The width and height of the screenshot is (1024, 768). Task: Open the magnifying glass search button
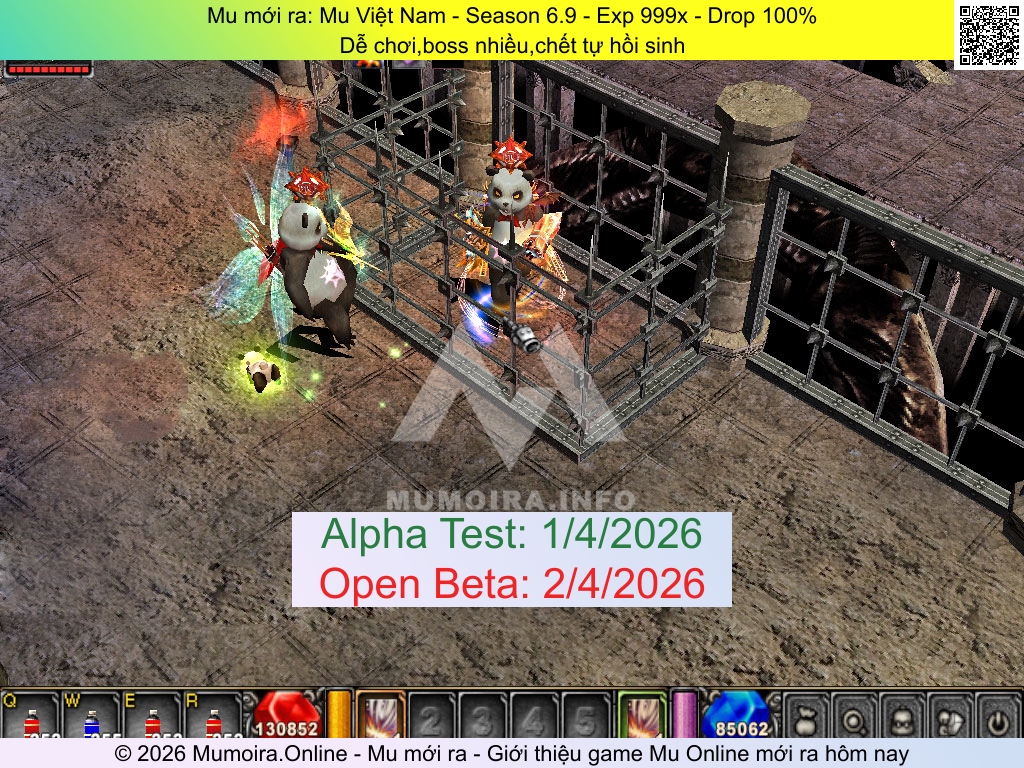pyautogui.click(x=855, y=717)
